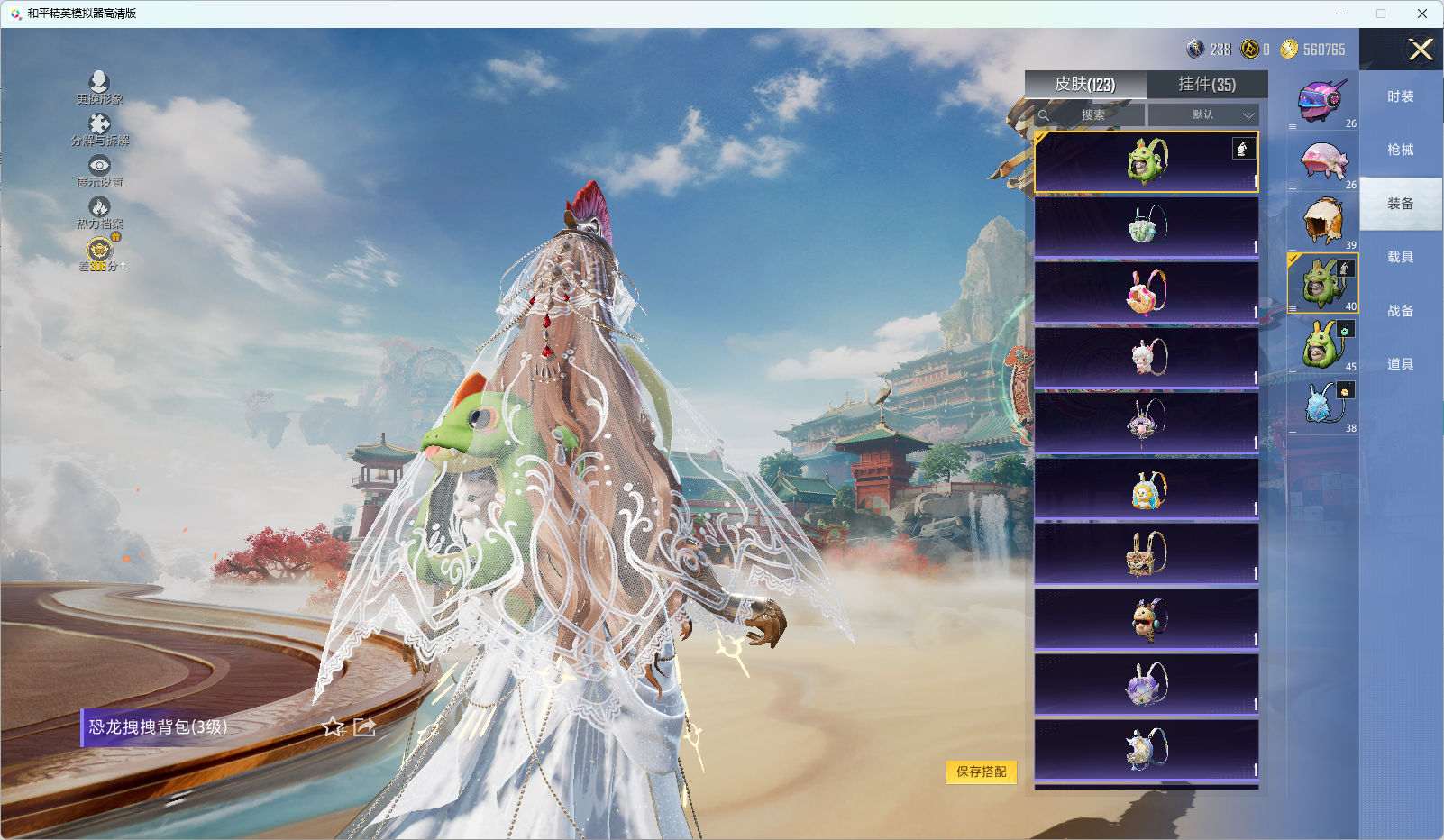Favorite the backpack with the star icon
The width and height of the screenshot is (1444, 840).
[x=334, y=727]
